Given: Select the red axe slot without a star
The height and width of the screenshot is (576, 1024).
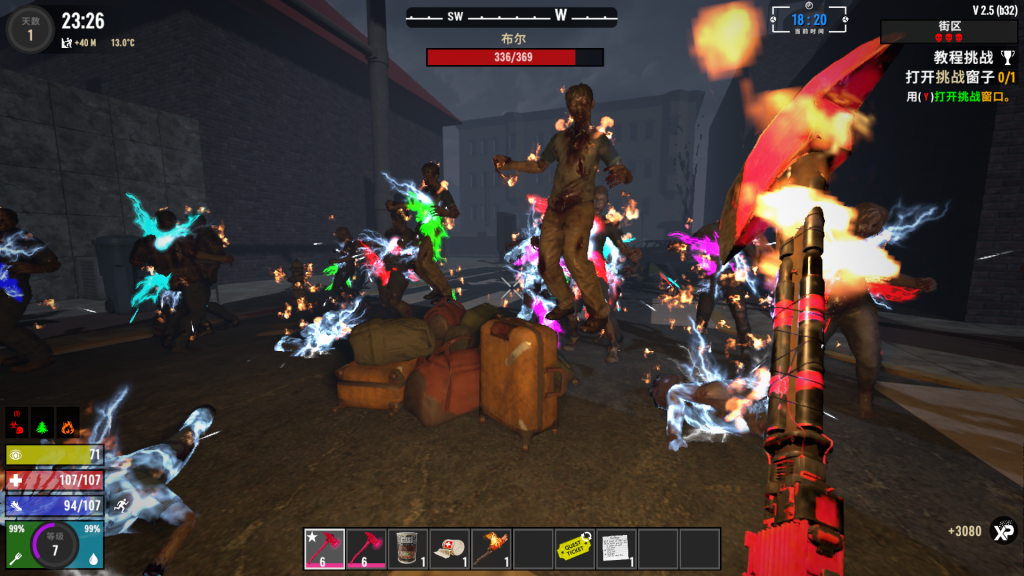Looking at the screenshot, I should click(x=366, y=549).
